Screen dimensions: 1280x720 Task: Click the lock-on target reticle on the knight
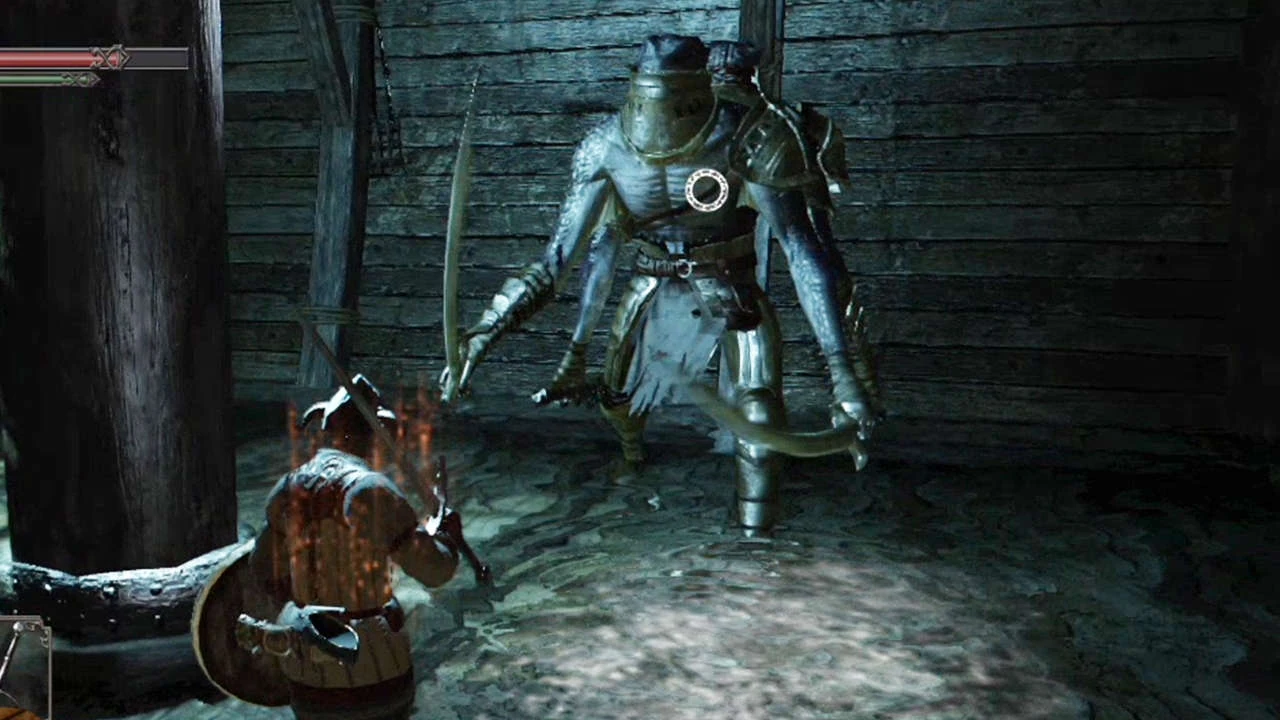[706, 191]
